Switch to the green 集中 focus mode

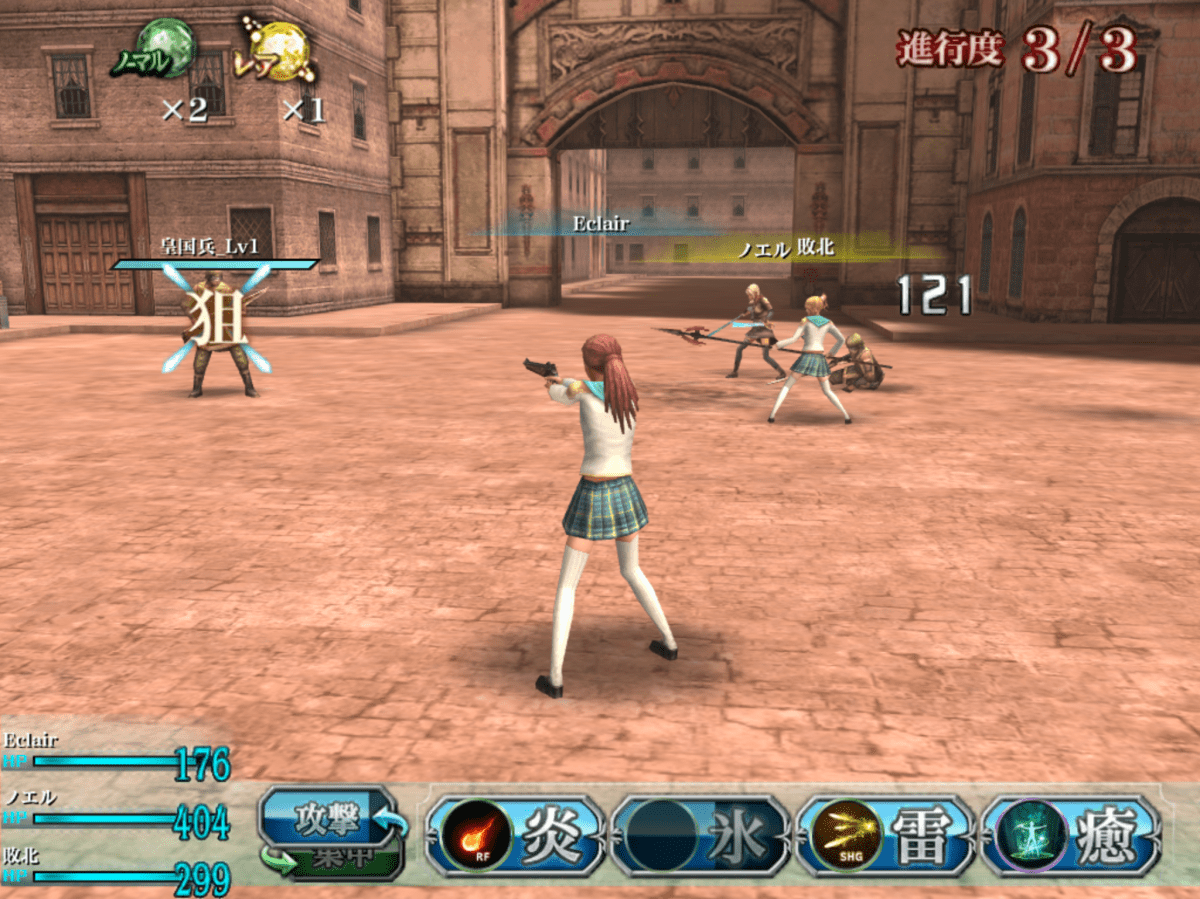345,861
